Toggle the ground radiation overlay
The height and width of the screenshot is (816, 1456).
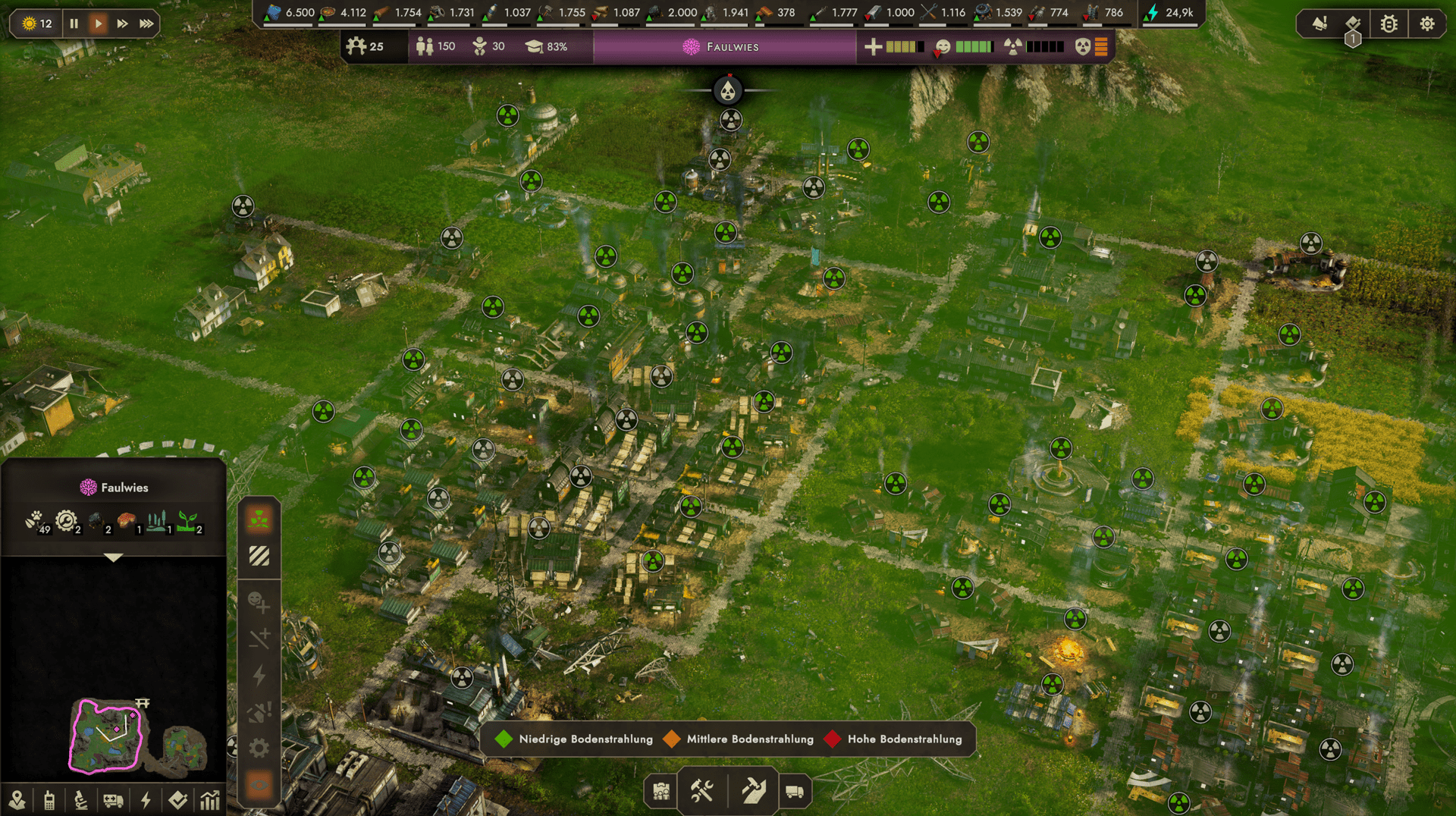tap(259, 520)
